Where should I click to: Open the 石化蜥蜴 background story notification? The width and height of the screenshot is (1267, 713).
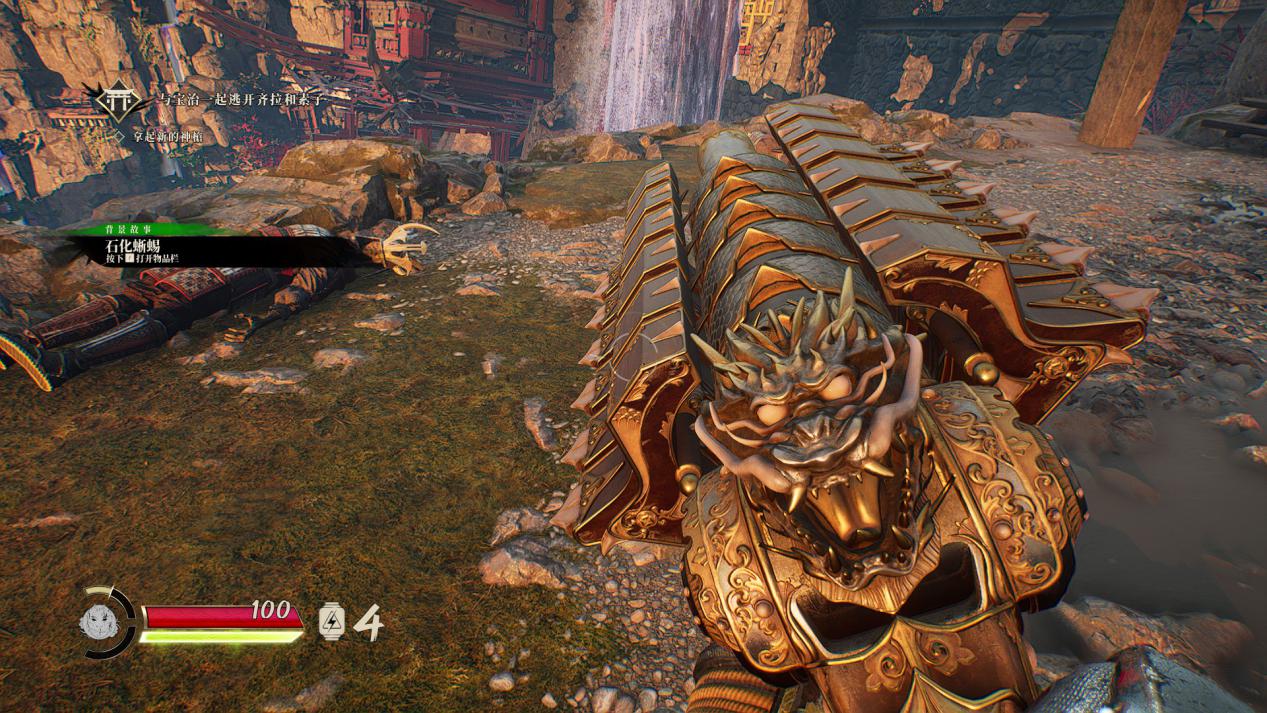click(x=140, y=246)
